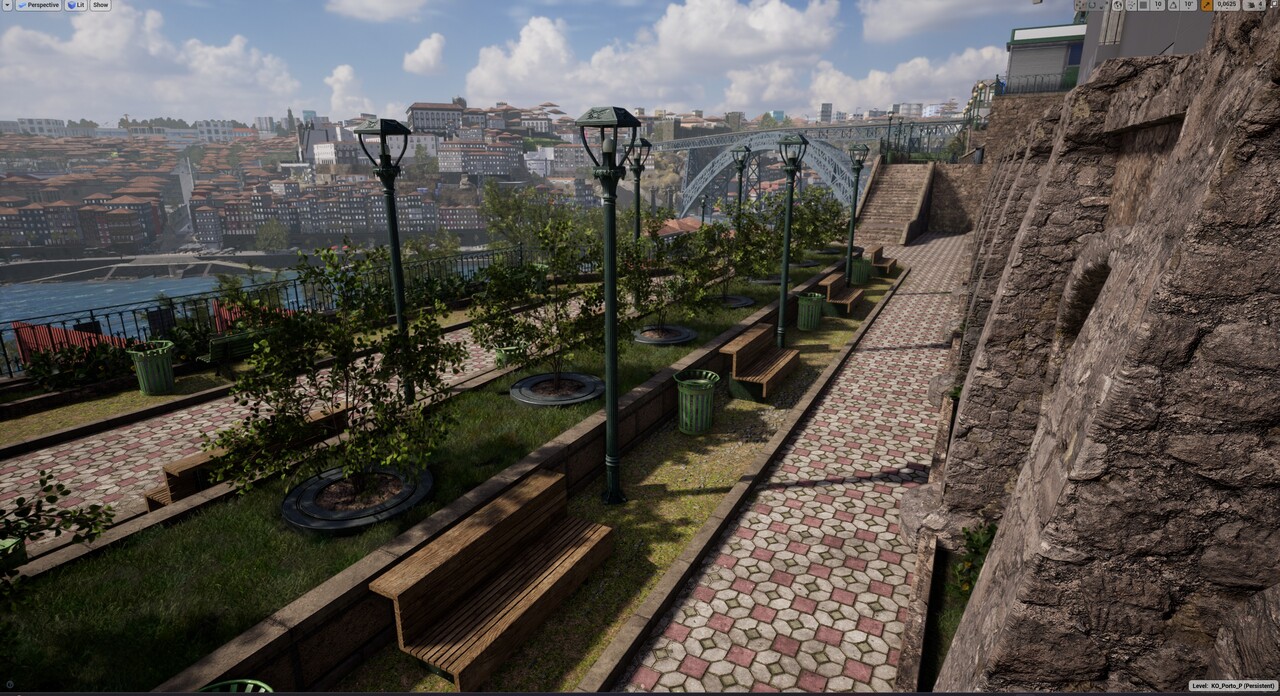Change the scale snap value 0,0625

pyautogui.click(x=1227, y=5)
